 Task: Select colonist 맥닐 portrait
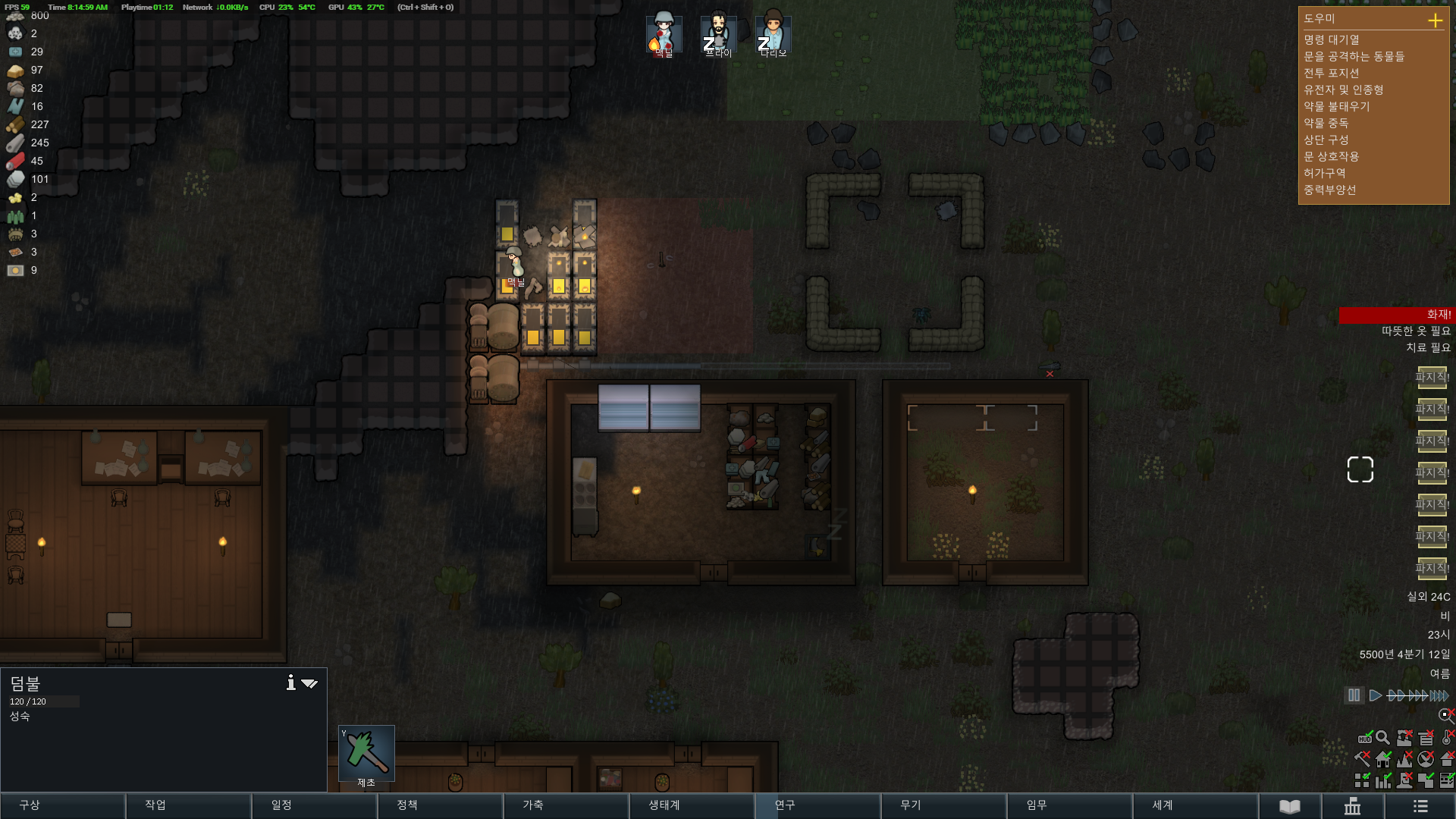(664, 34)
